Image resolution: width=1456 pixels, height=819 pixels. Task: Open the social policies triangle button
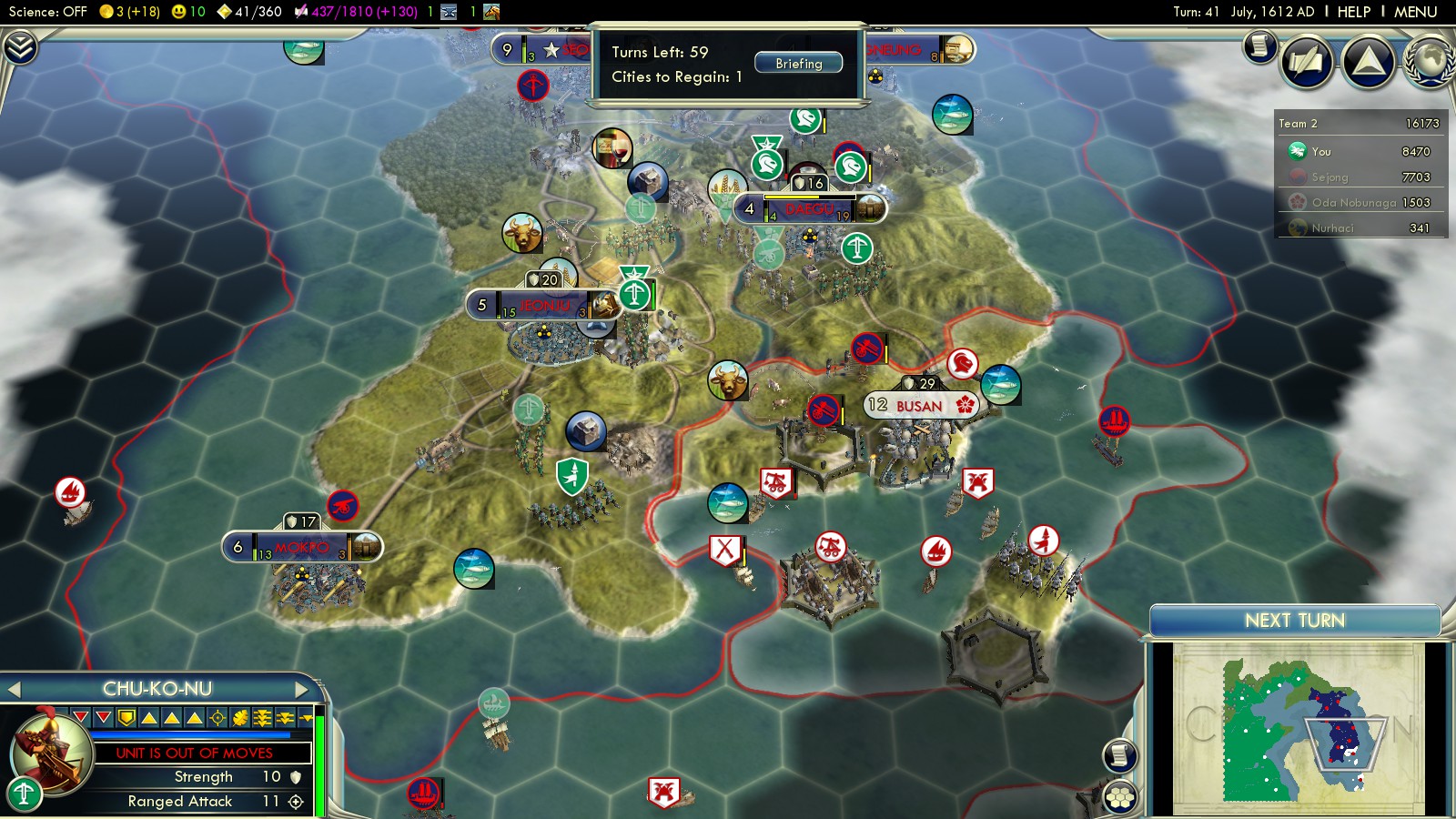pos(1368,62)
